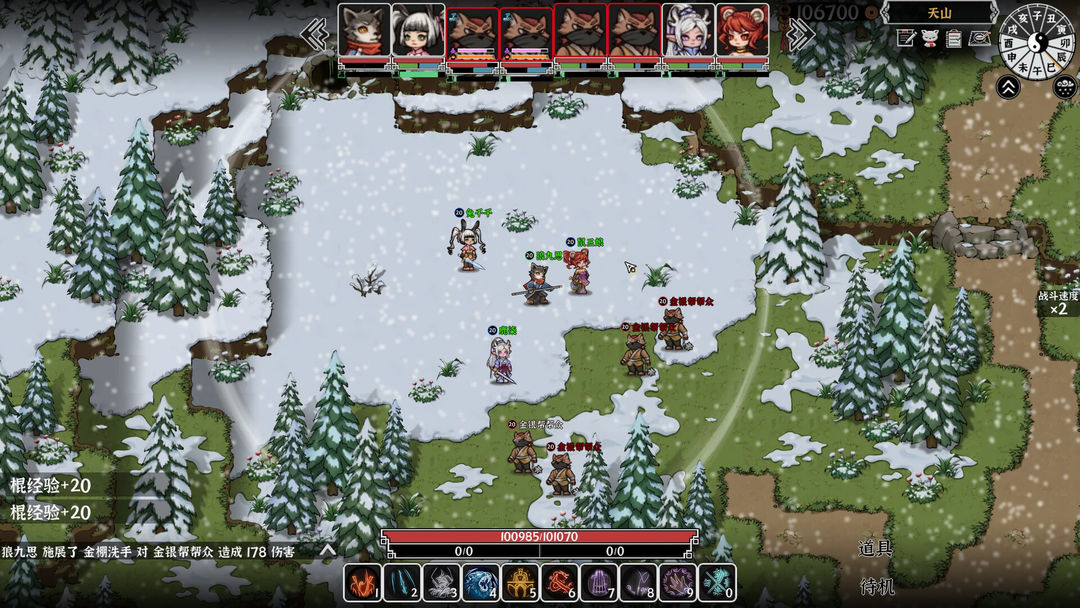Activate the red dragon skill 6
1080x608 pixels.
coord(560,582)
